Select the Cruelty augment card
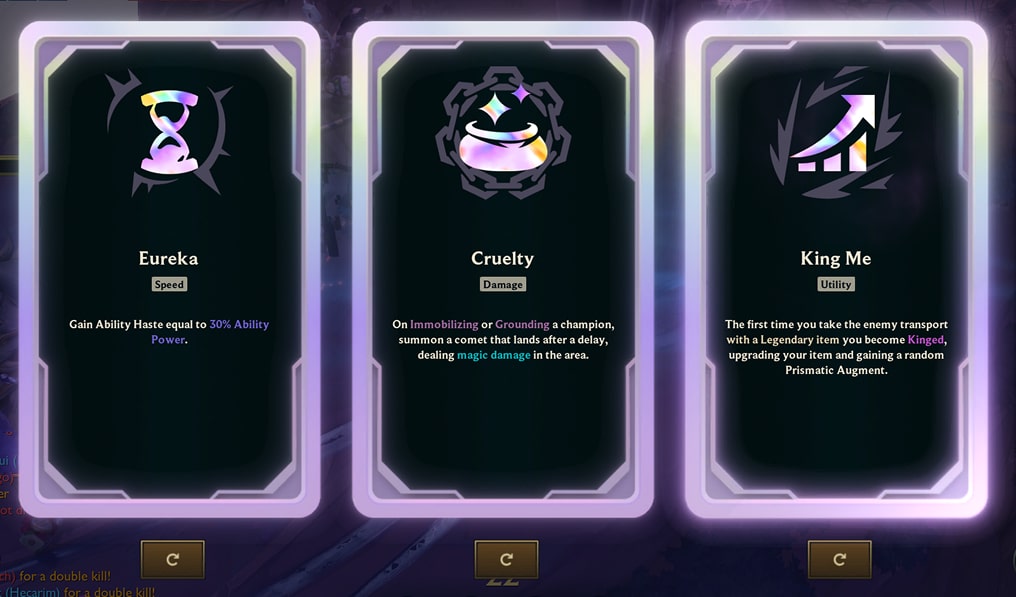 502,270
